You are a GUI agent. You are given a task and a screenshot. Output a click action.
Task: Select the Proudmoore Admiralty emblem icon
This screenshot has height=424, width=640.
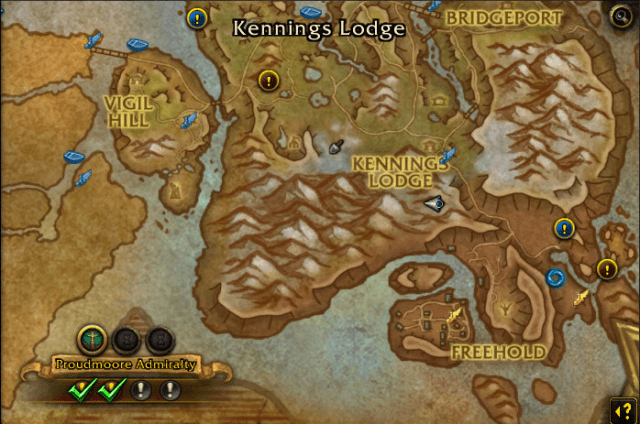click(92, 340)
